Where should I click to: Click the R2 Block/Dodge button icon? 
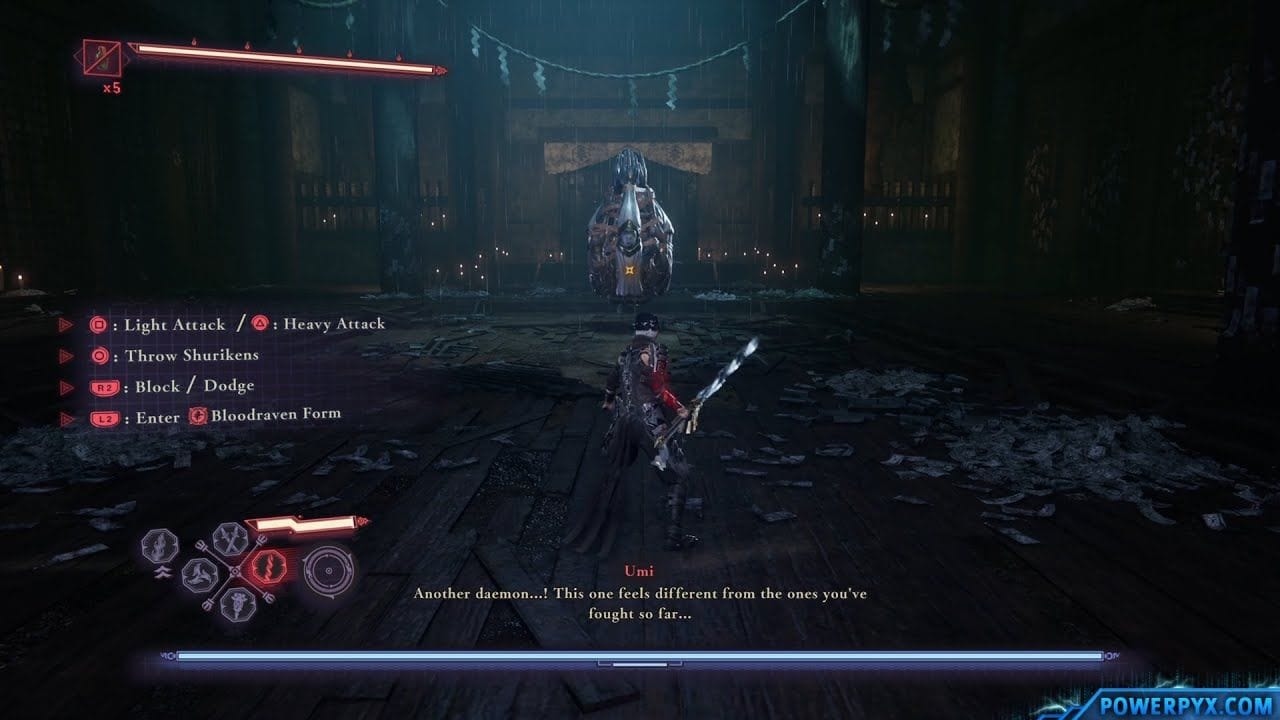click(104, 386)
